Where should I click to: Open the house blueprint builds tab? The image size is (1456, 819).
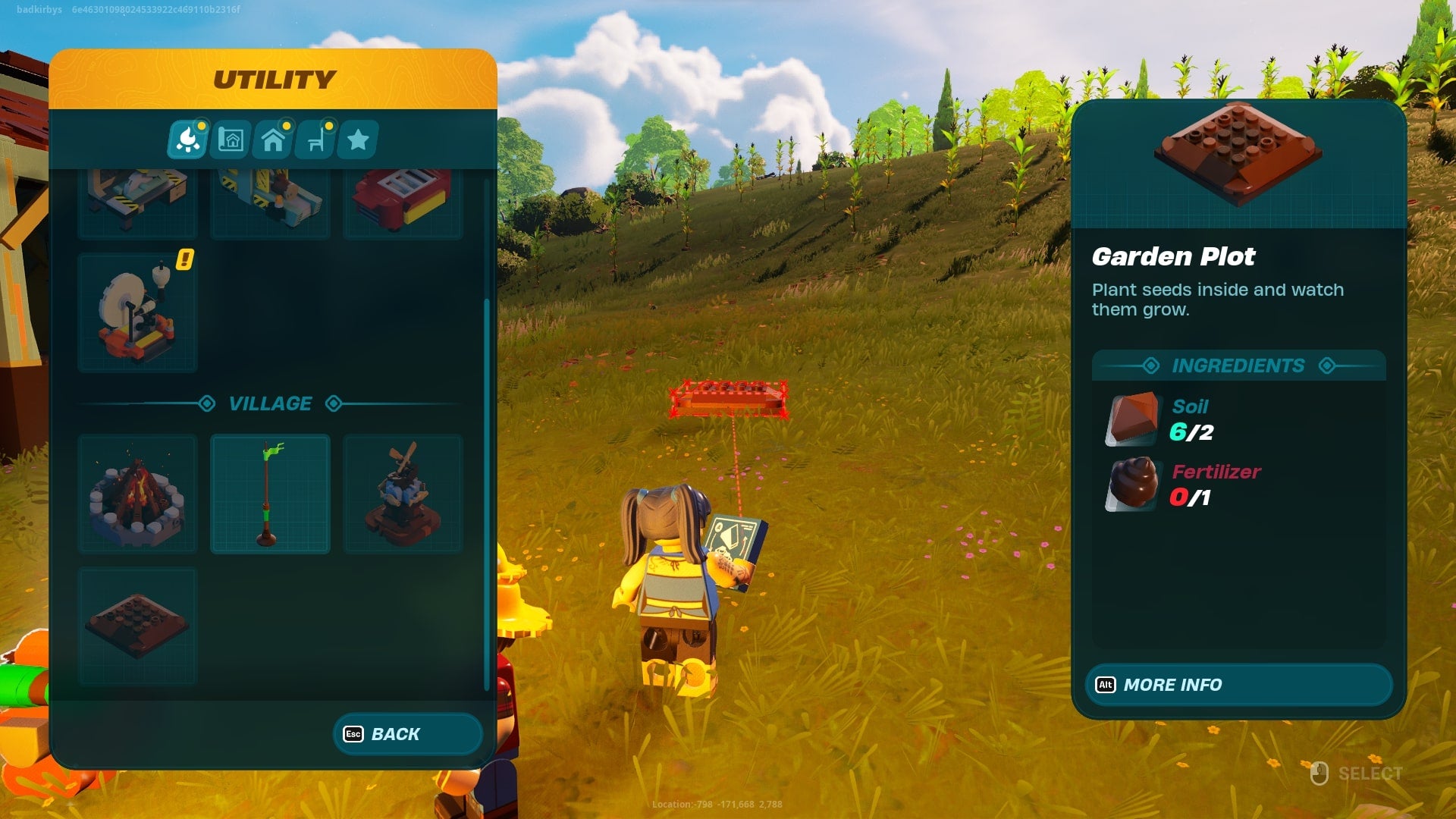pos(231,140)
